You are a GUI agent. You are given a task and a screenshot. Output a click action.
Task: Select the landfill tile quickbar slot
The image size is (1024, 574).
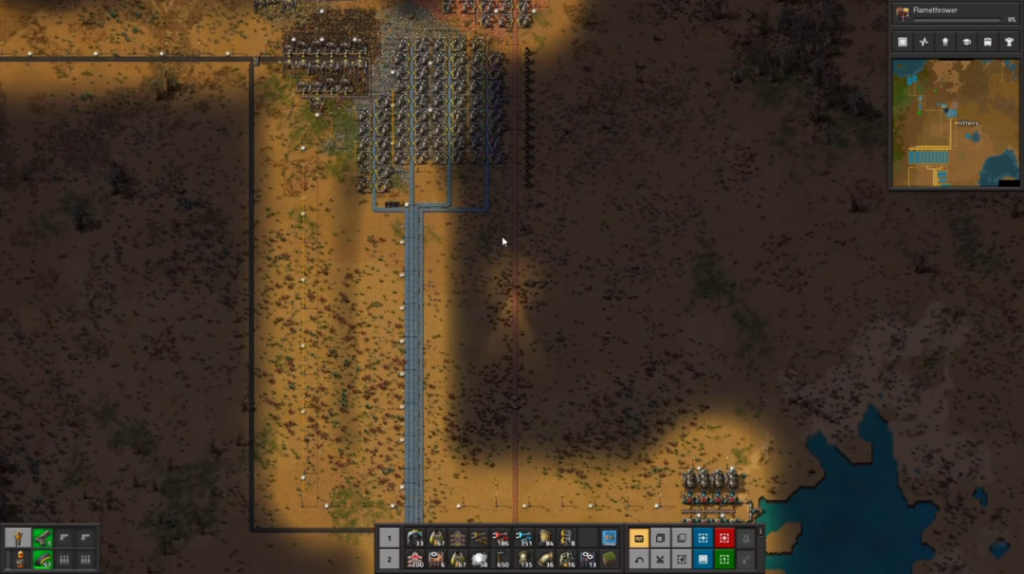pyautogui.click(x=609, y=559)
